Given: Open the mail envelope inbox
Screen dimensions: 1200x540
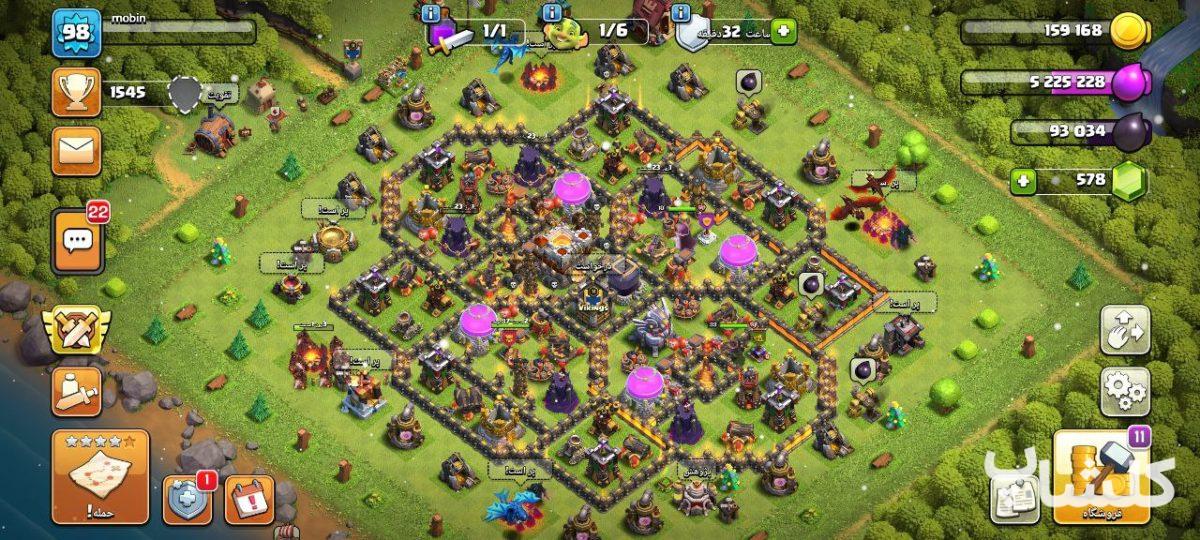Looking at the screenshot, I should [x=77, y=151].
